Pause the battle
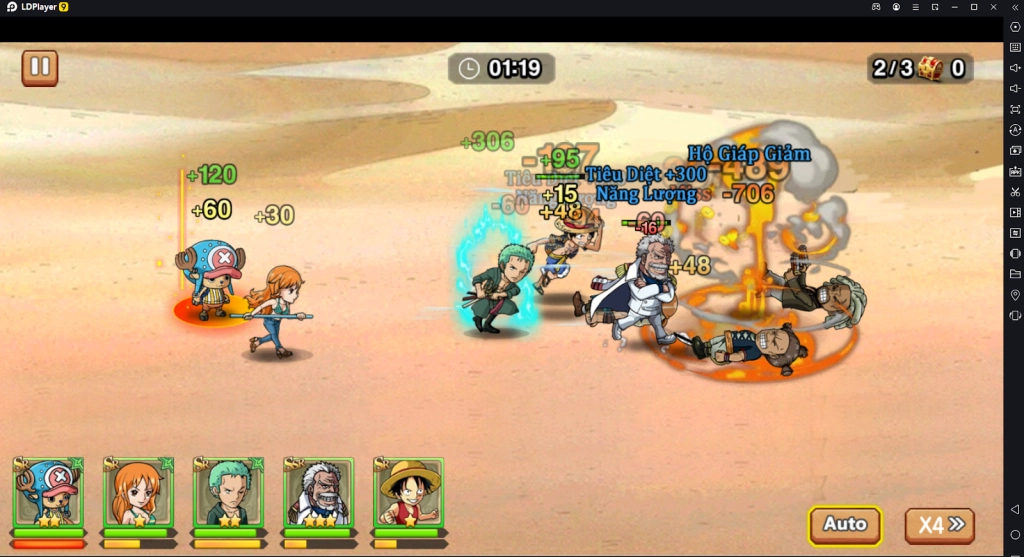 40,68
